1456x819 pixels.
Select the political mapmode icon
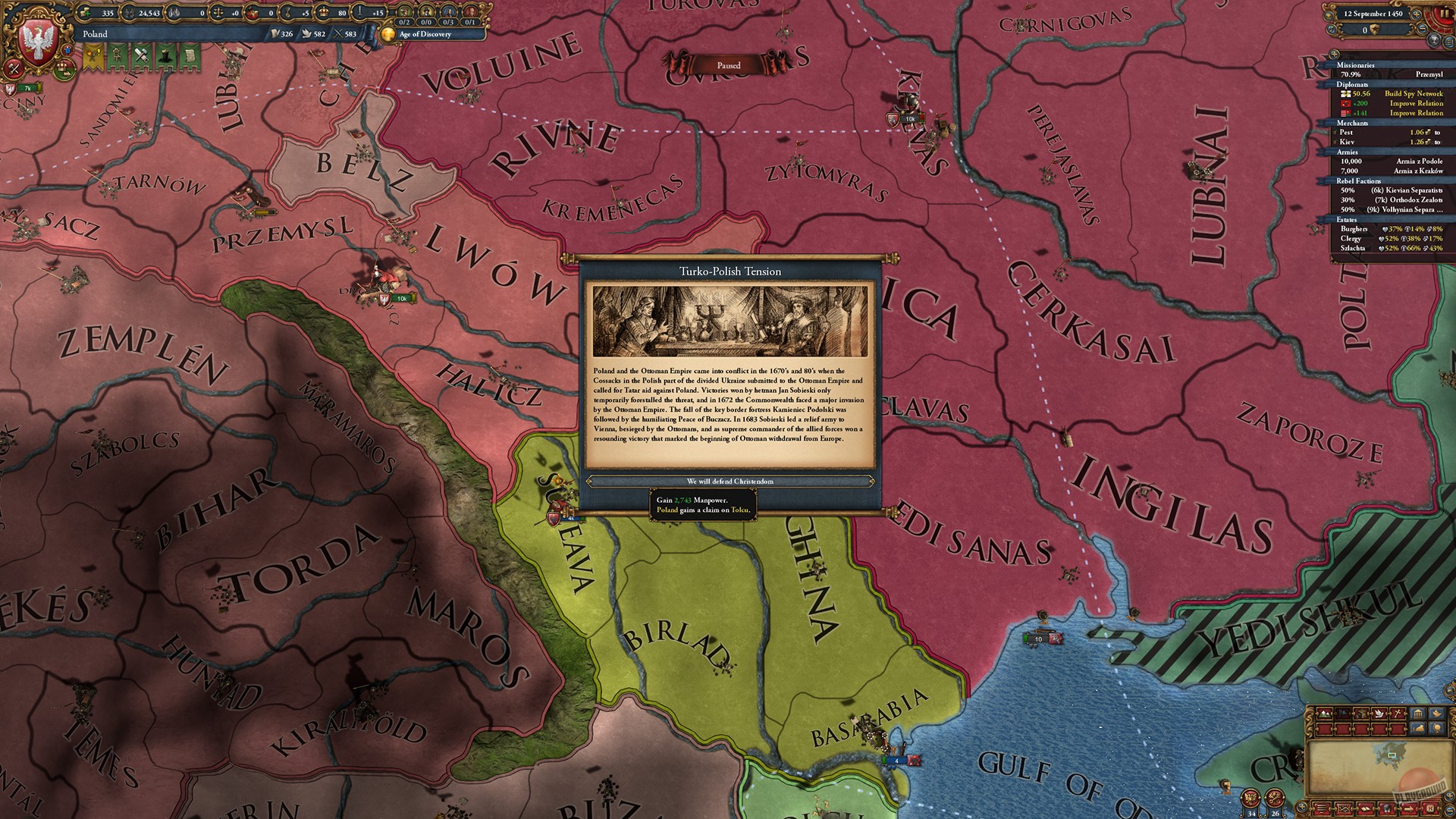pyautogui.click(x=1342, y=713)
